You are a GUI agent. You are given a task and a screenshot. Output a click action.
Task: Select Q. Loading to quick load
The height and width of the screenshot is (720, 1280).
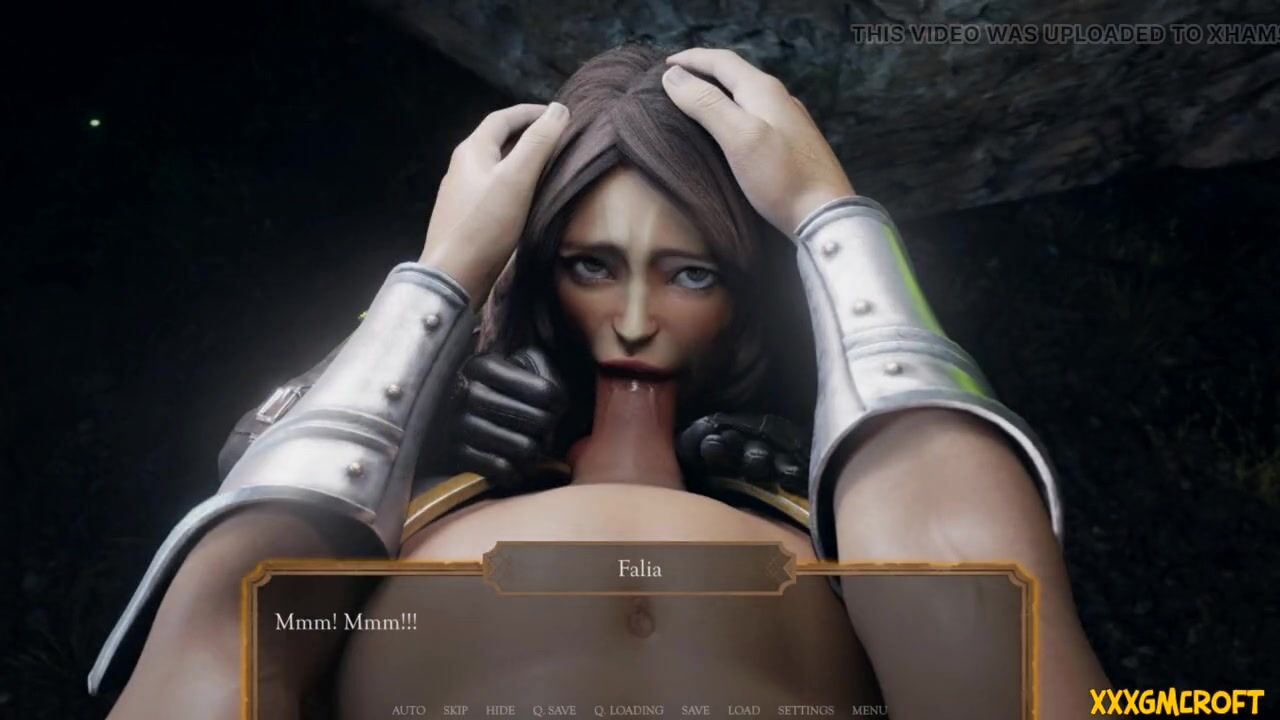(628, 710)
